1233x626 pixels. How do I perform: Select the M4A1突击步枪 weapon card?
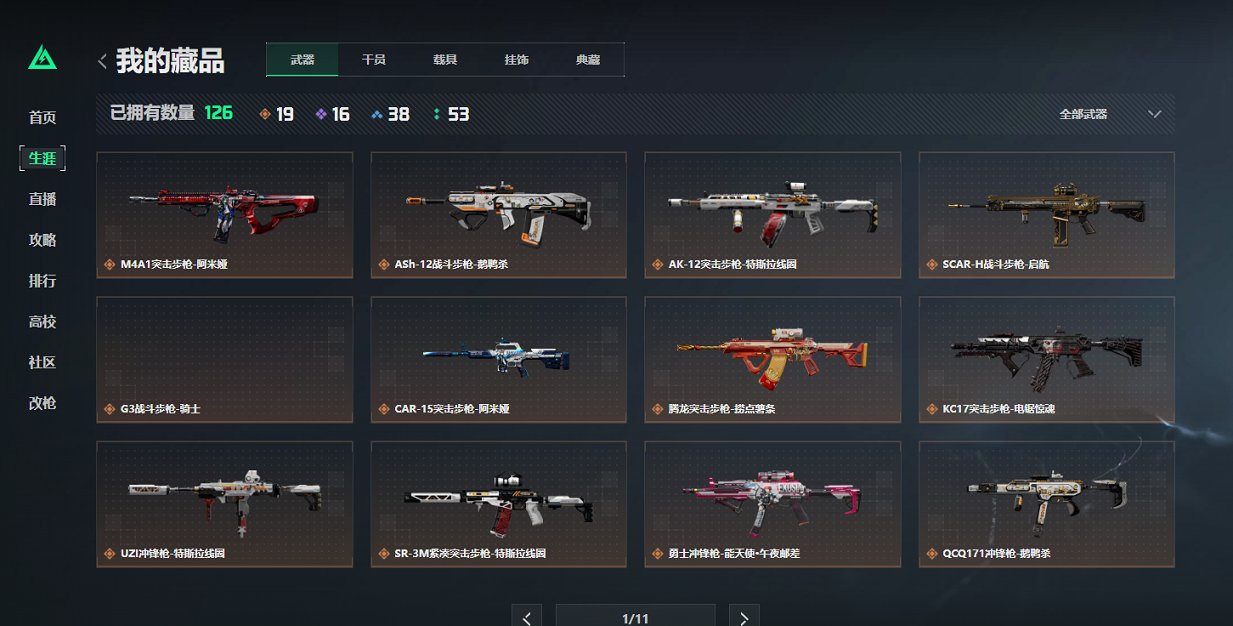[x=224, y=214]
